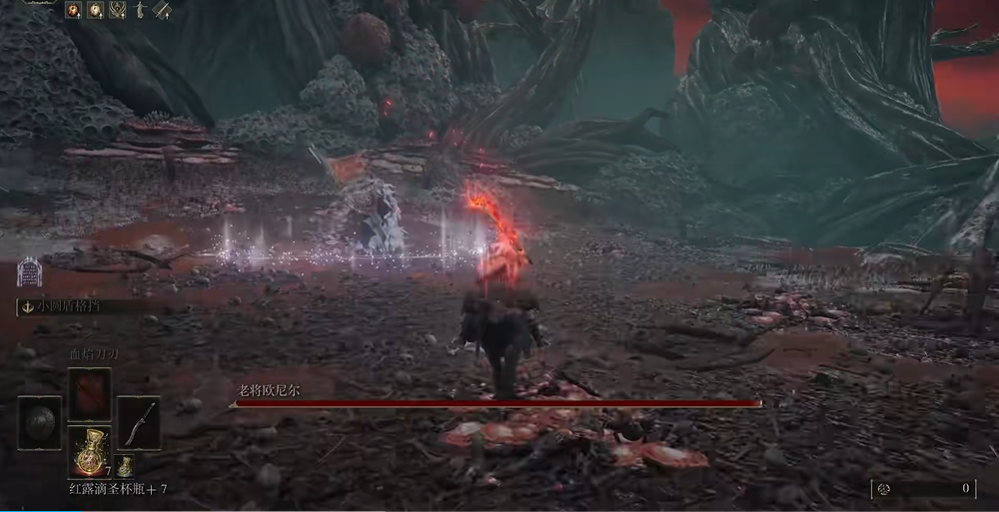Click the winged crest buff icon
The height and width of the screenshot is (512, 999).
tap(118, 10)
